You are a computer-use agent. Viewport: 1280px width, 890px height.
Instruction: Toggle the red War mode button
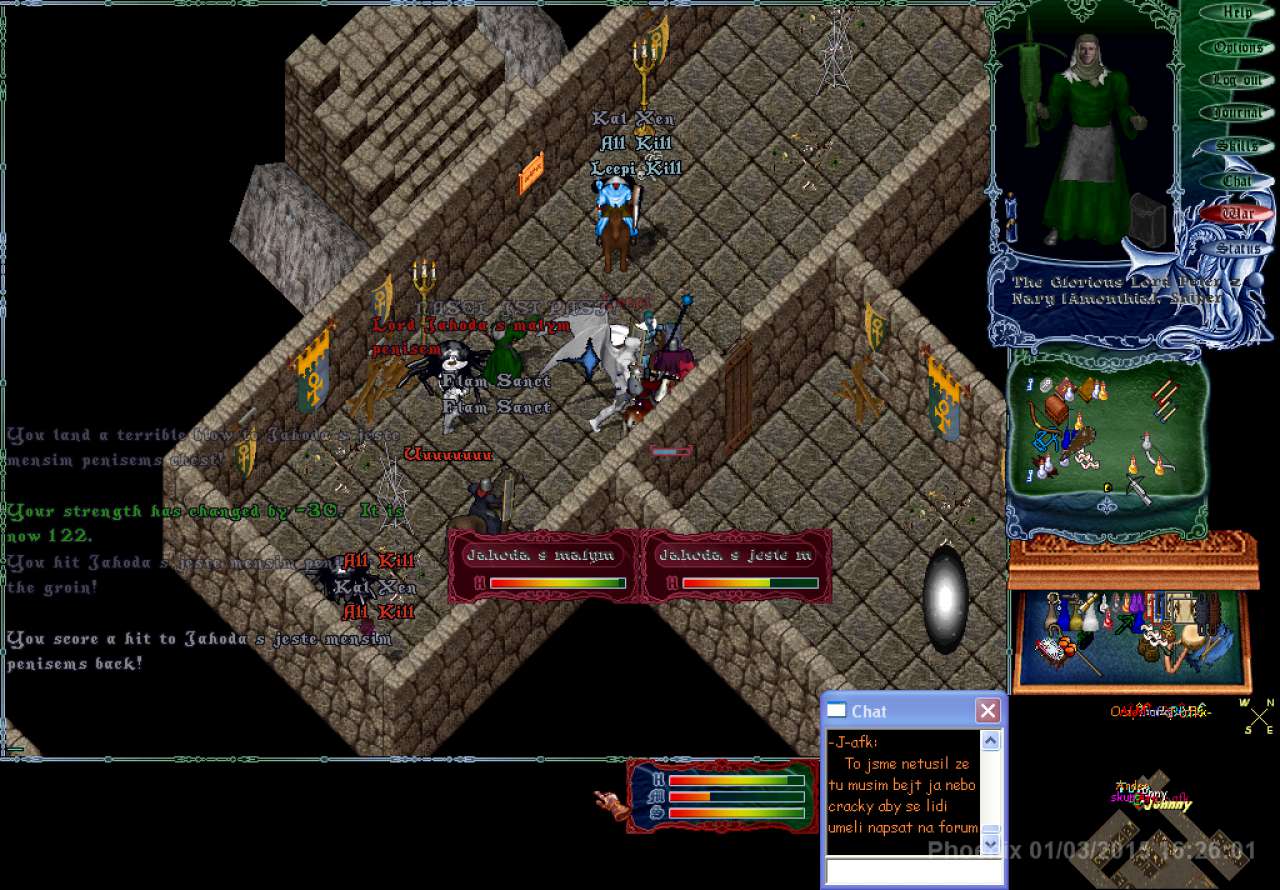(x=1238, y=214)
